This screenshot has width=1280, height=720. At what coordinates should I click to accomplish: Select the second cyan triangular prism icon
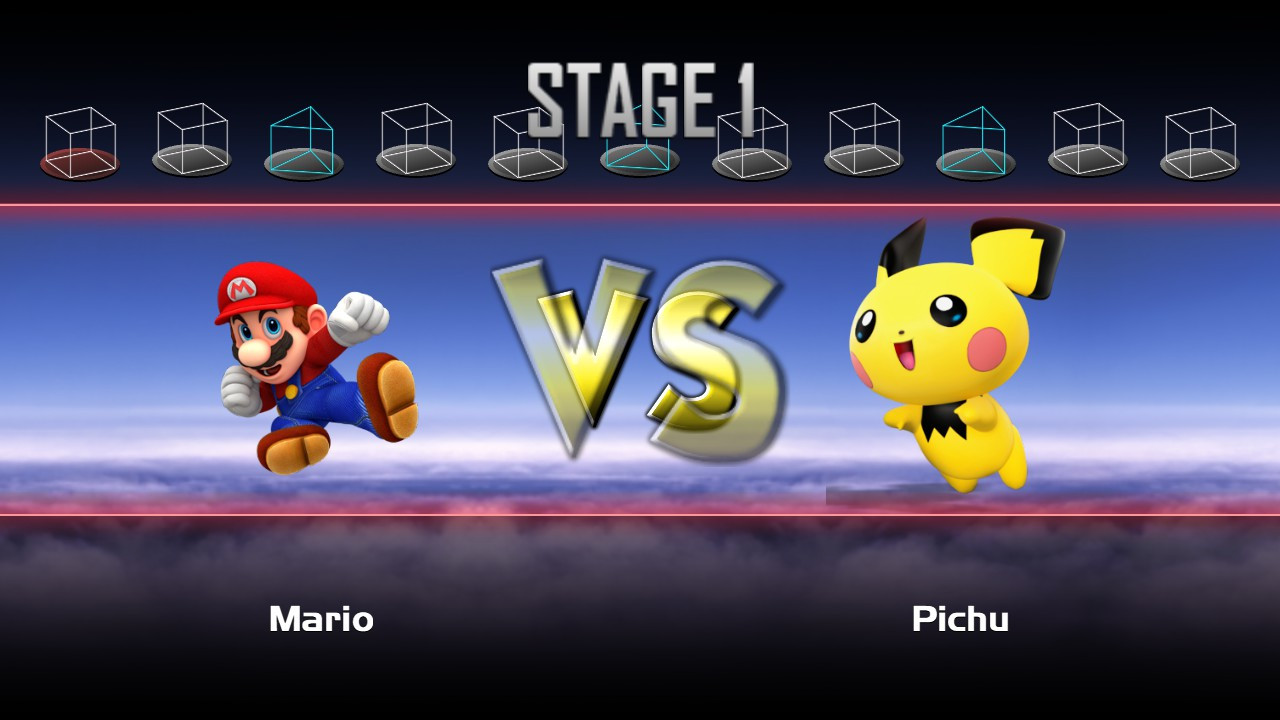975,140
